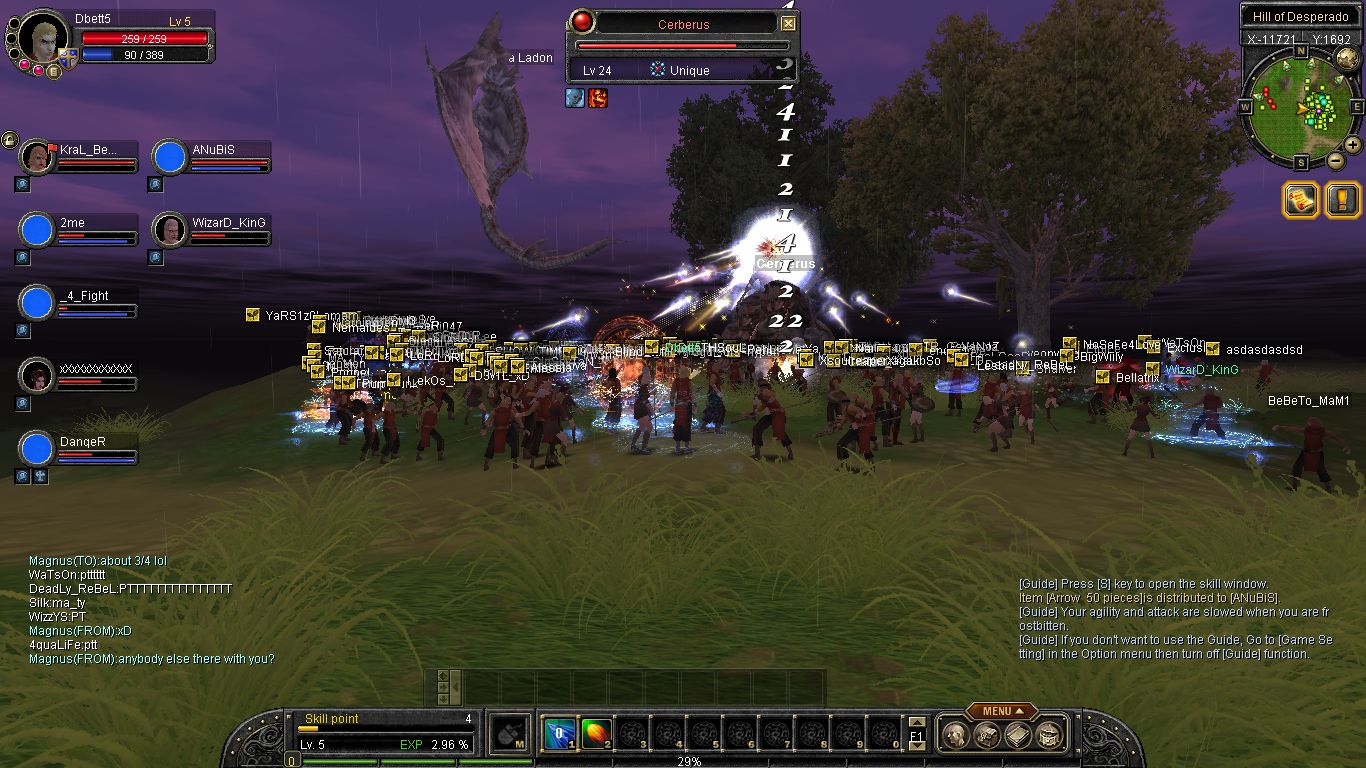Open the quest scroll icon
1366x768 pixels.
[x=1301, y=200]
